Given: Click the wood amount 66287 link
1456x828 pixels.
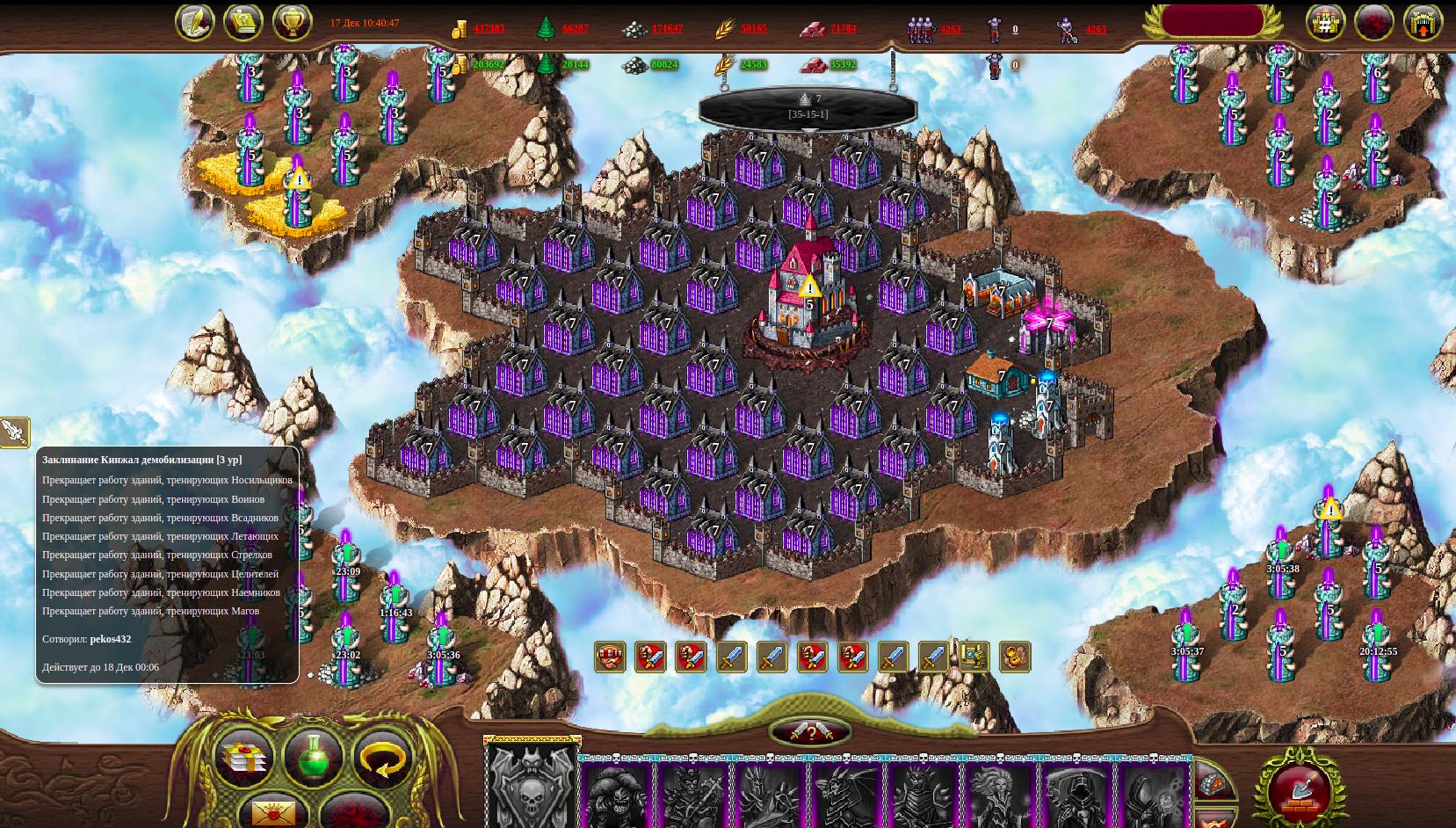Looking at the screenshot, I should pyautogui.click(x=576, y=28).
